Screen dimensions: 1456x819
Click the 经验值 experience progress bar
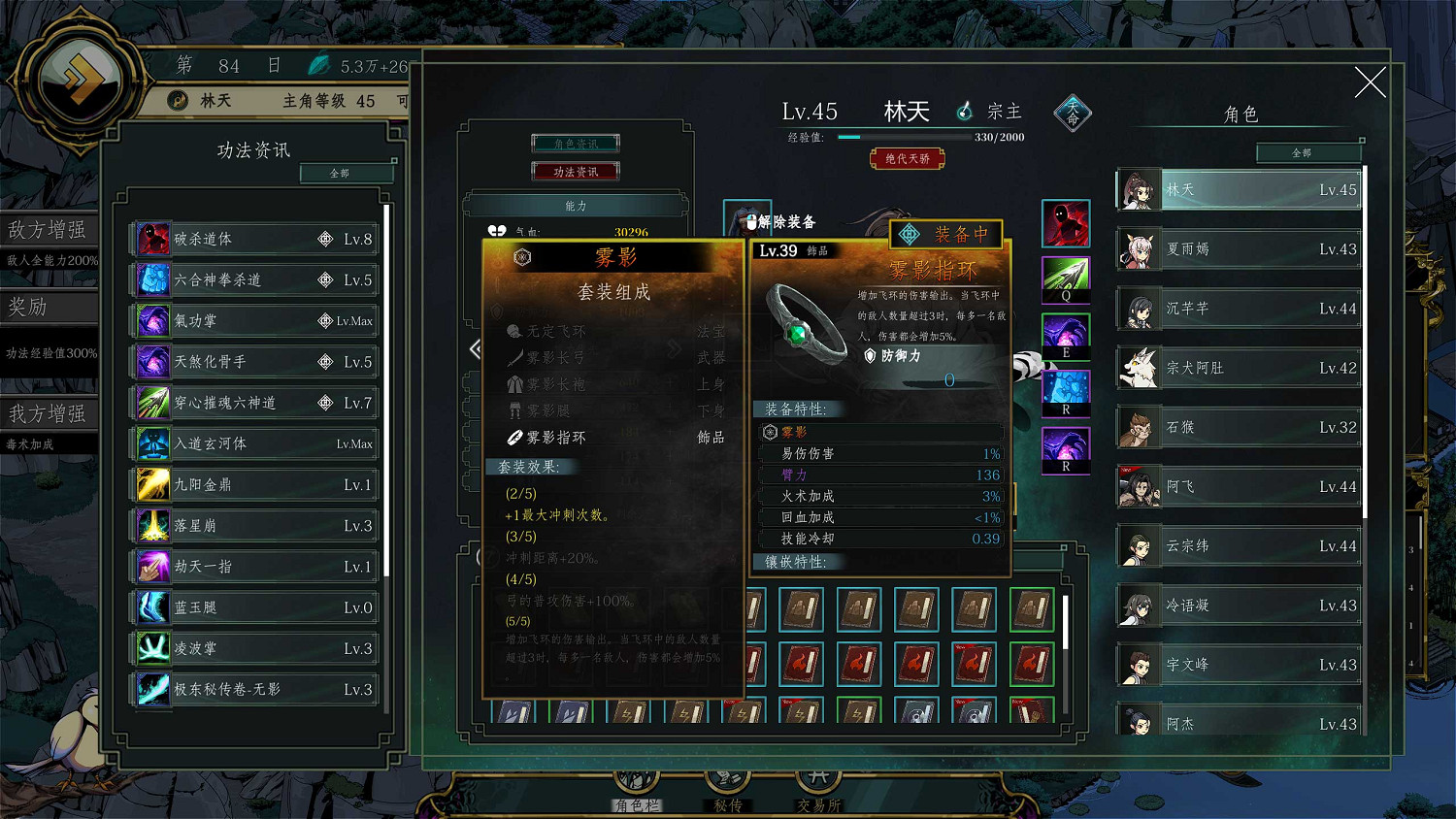click(x=903, y=136)
